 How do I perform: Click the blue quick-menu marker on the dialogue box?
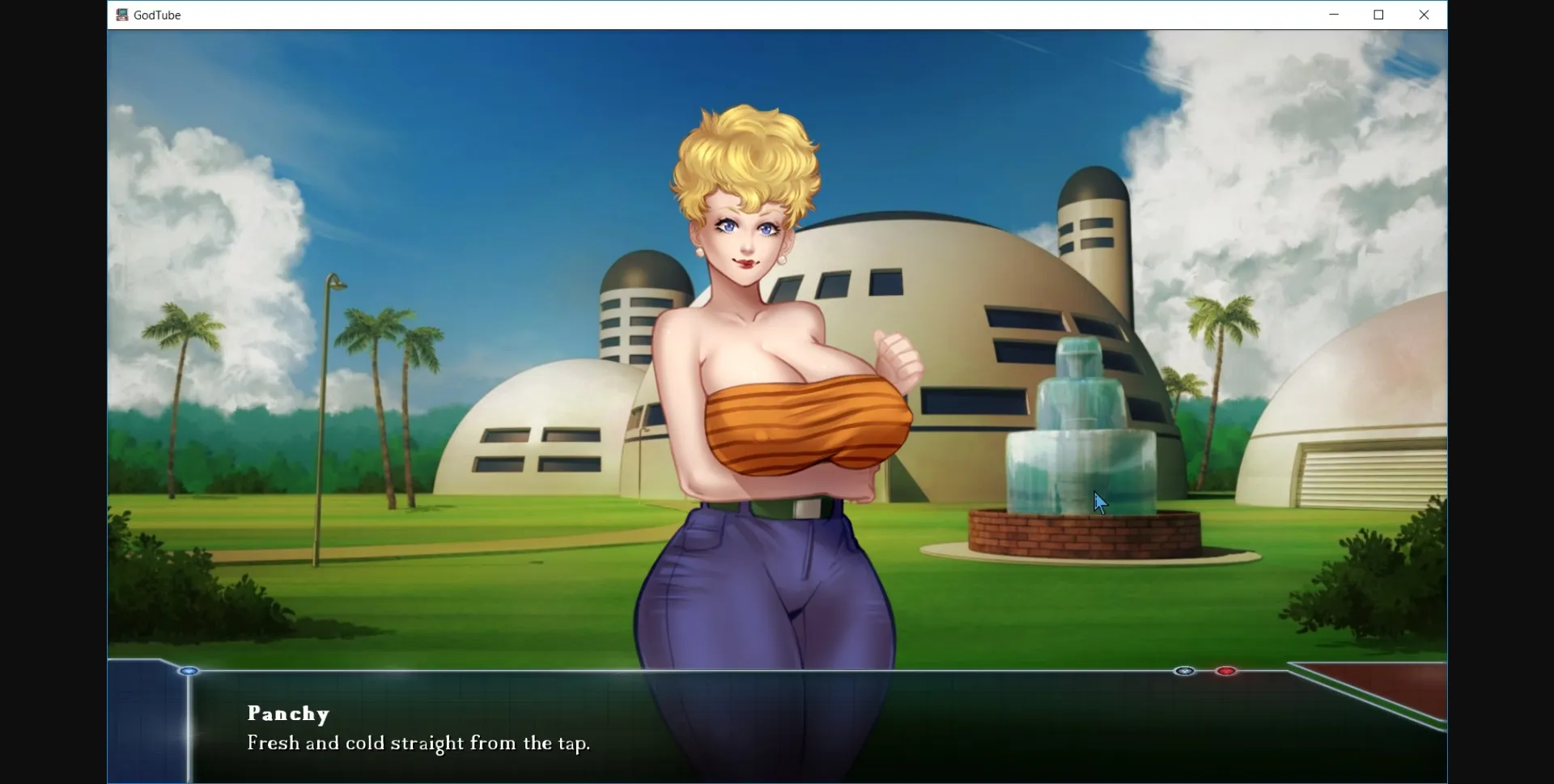coord(189,671)
